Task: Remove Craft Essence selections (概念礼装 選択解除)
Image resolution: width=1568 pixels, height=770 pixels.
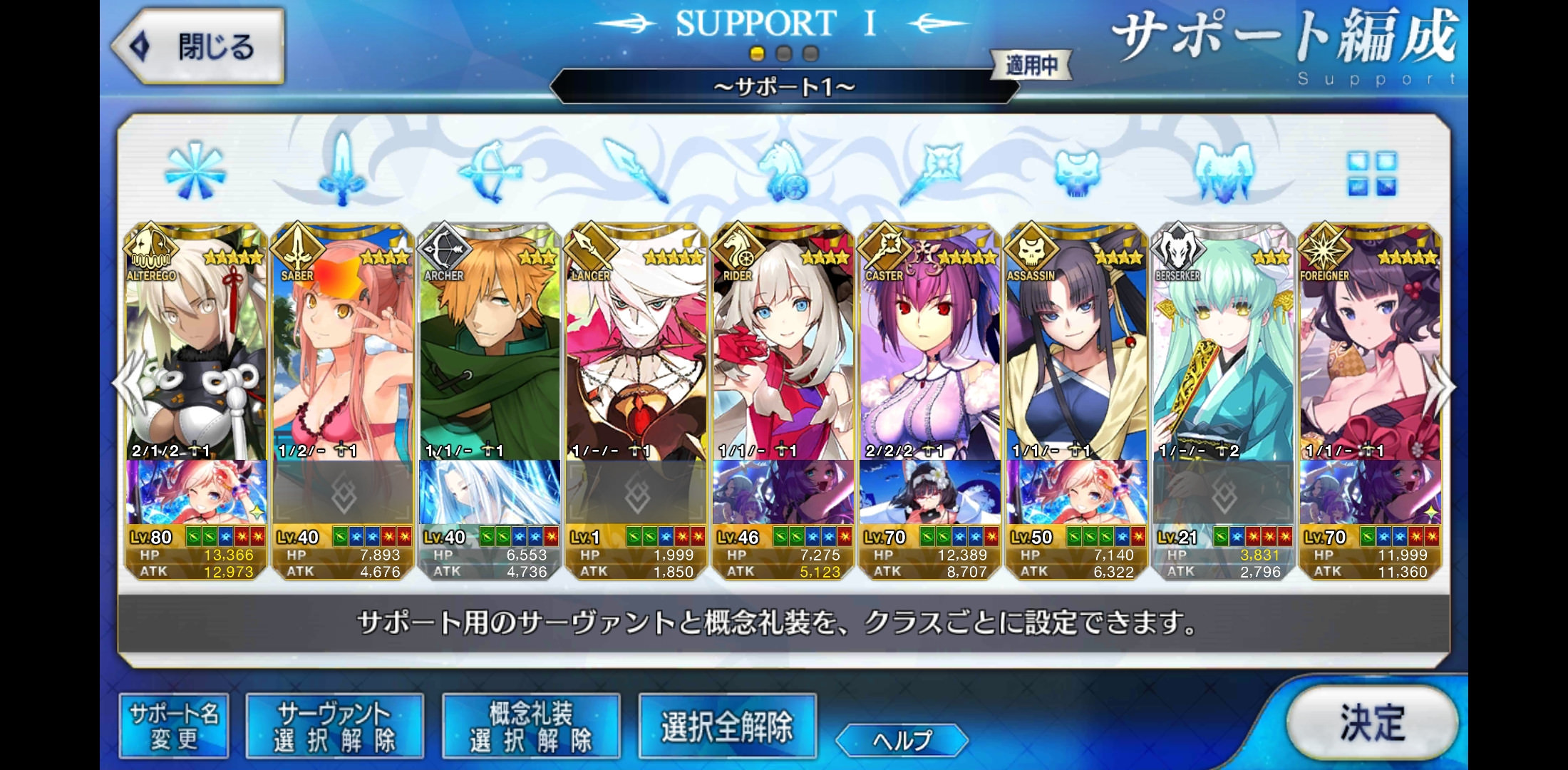Action: [x=531, y=727]
